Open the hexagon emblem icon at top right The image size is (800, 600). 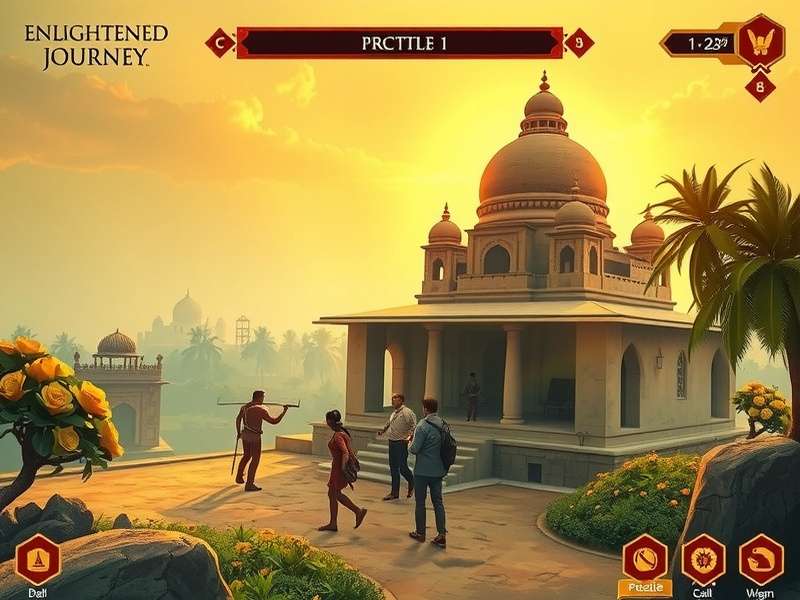click(760, 42)
